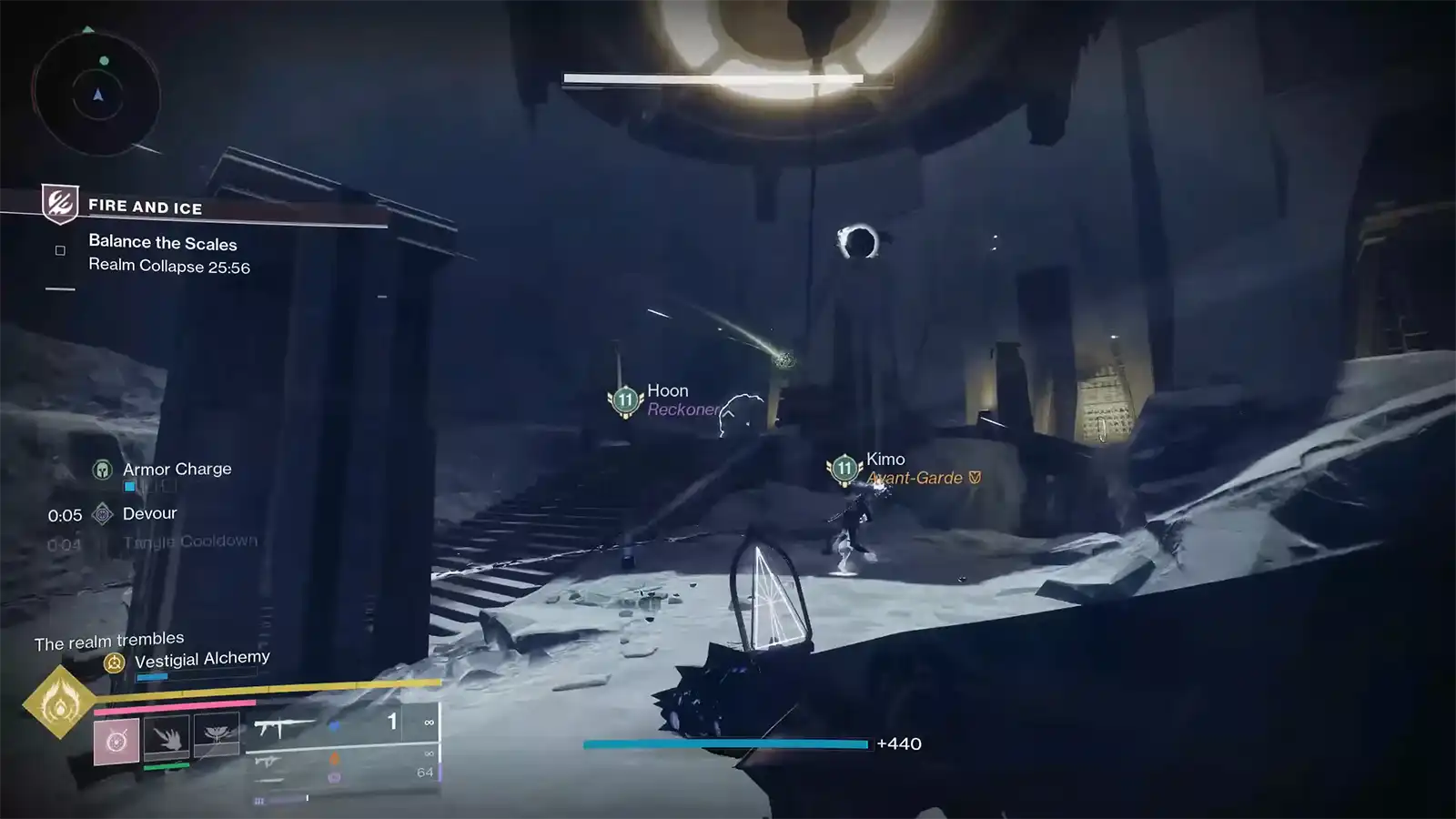The width and height of the screenshot is (1456, 819).
Task: Click the Devour buff icon
Action: tap(103, 513)
